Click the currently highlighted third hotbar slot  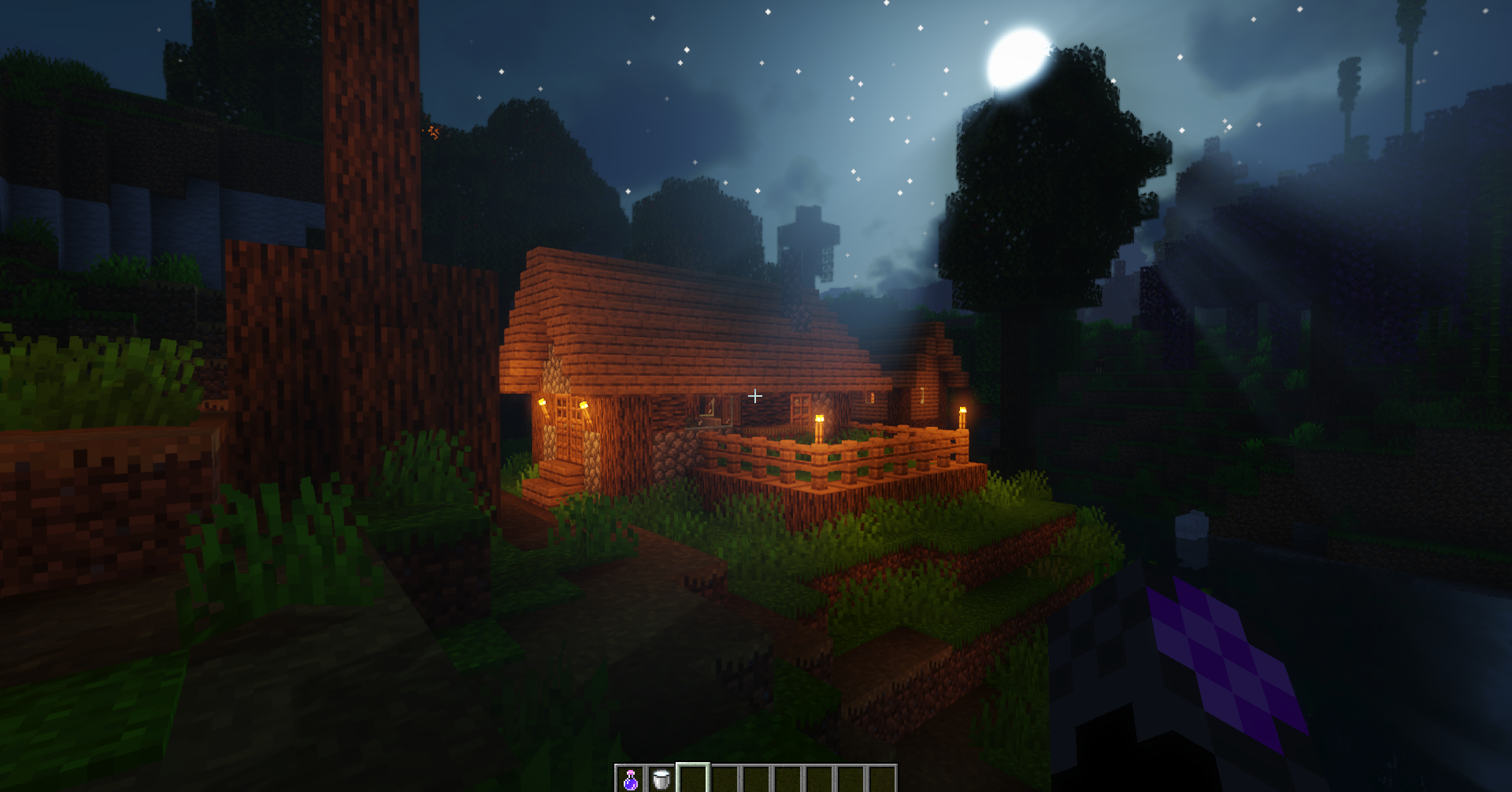694,779
